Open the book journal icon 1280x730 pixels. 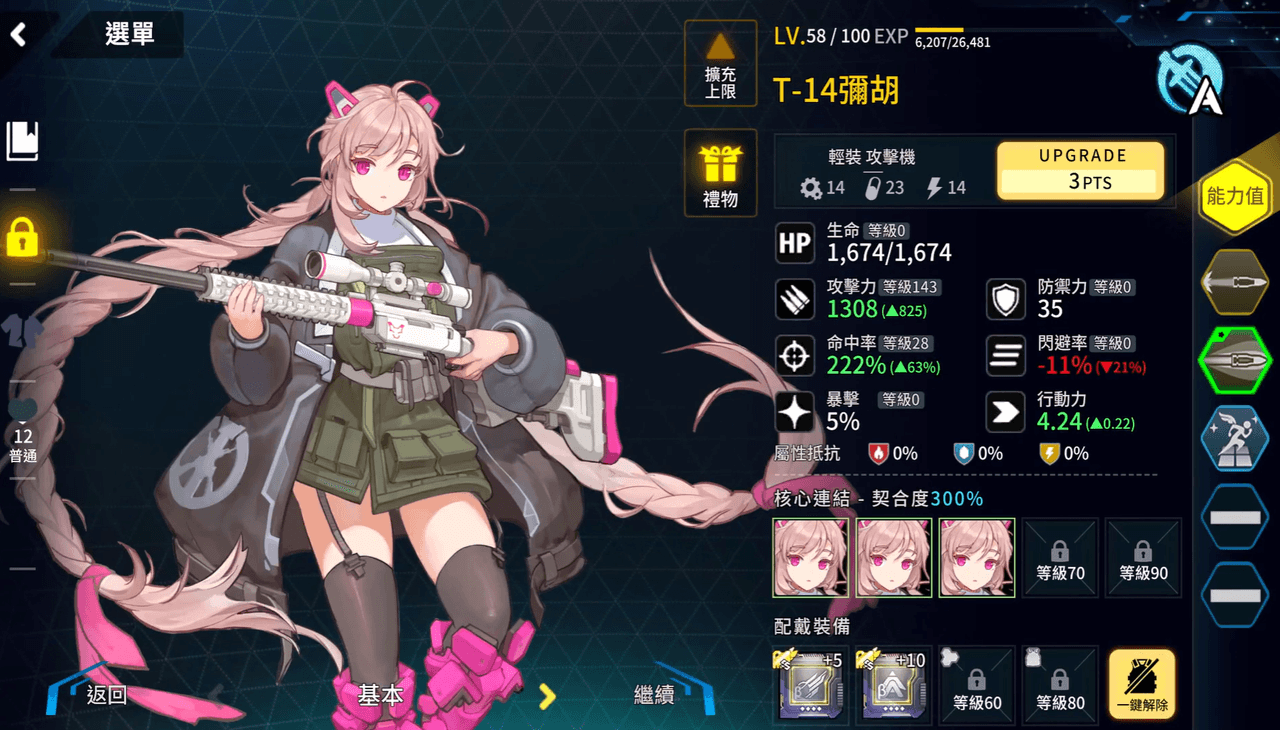[x=22, y=141]
